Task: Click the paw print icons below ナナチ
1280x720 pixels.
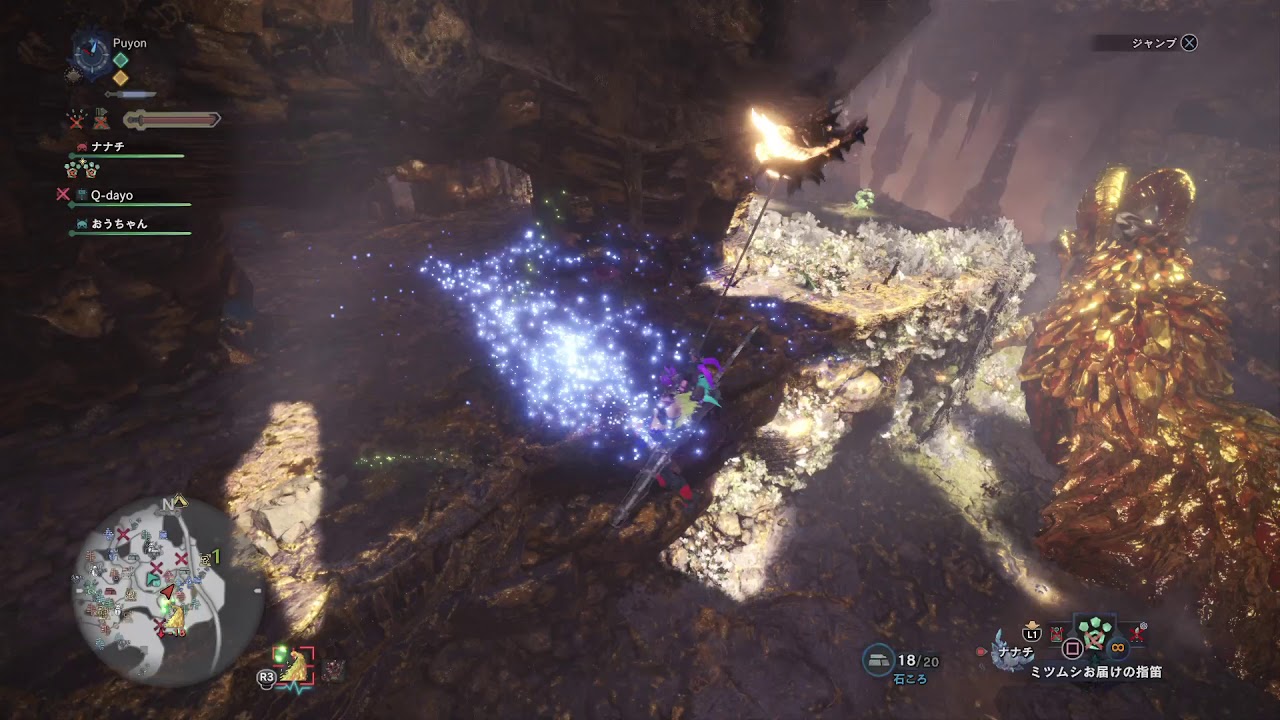Action: 80,168
